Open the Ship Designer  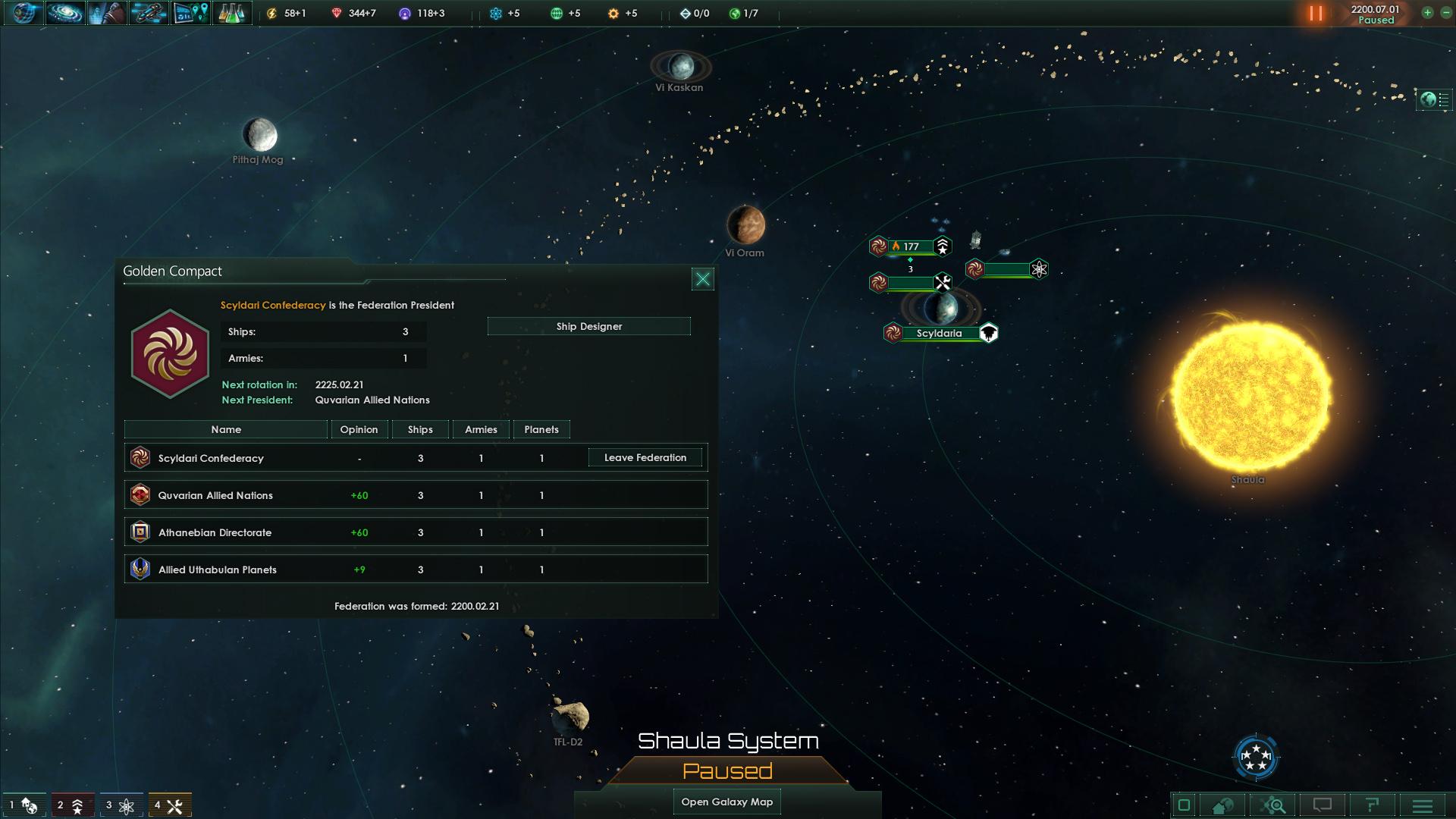[588, 326]
